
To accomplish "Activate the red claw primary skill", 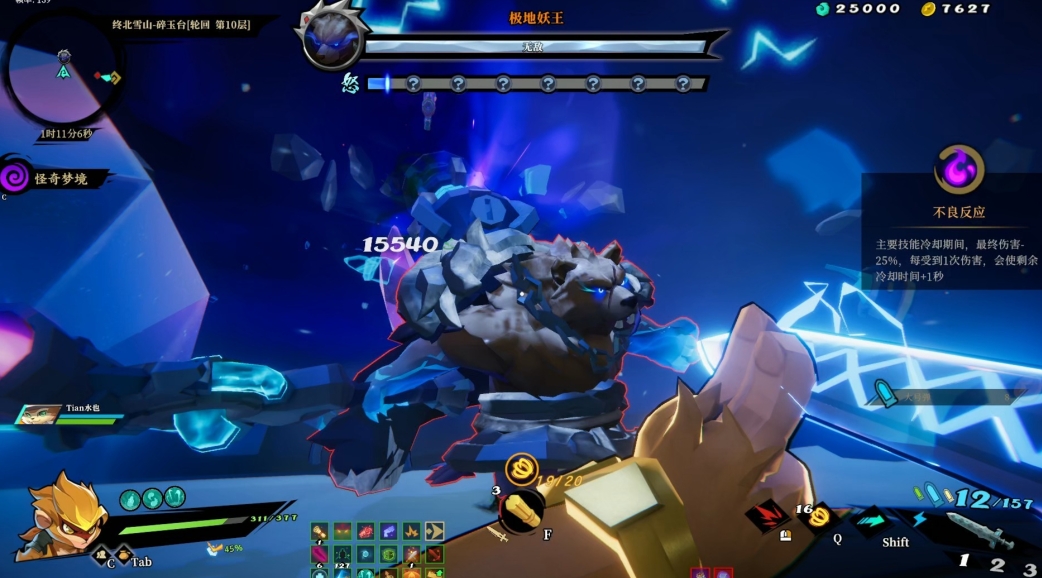I will point(765,516).
